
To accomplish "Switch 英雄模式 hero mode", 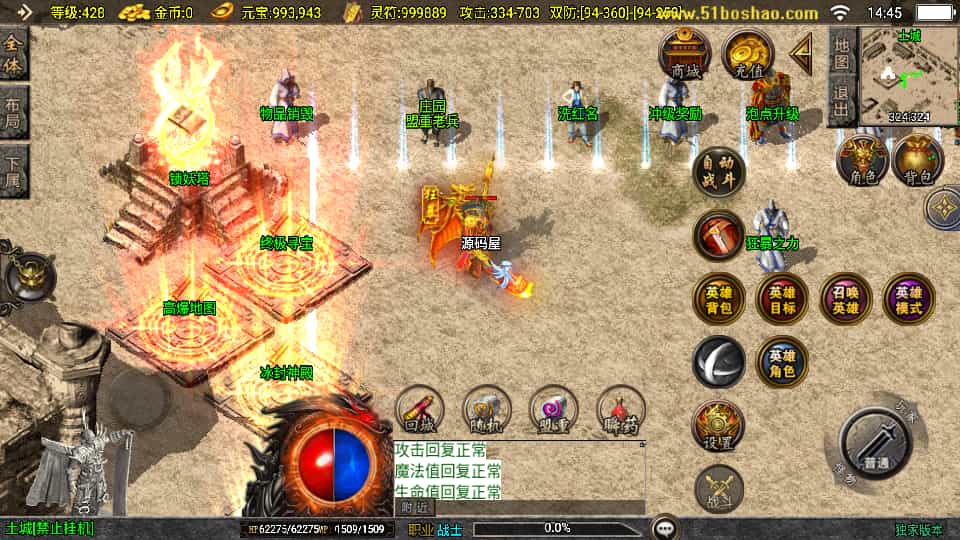I will [909, 299].
